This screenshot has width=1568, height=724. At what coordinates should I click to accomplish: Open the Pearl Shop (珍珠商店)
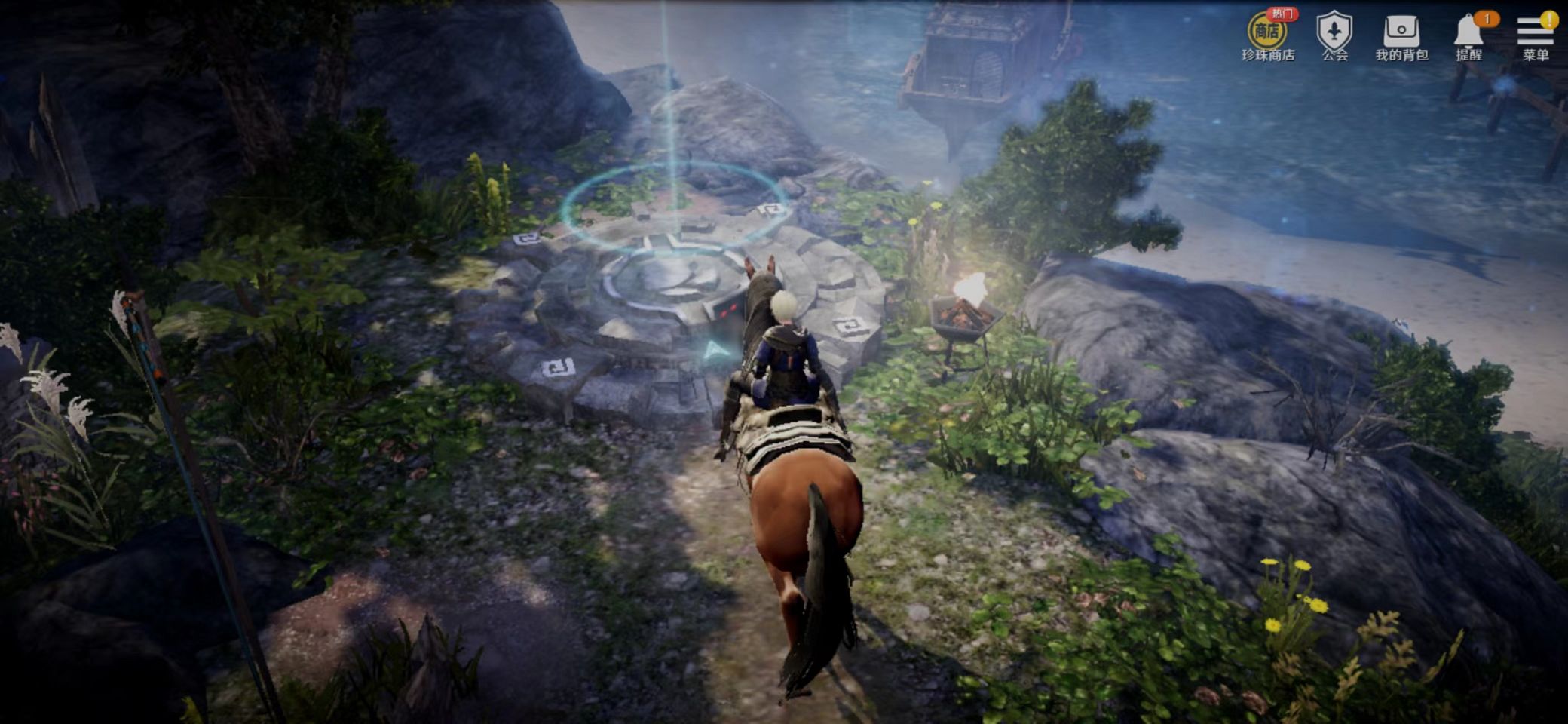(x=1267, y=35)
